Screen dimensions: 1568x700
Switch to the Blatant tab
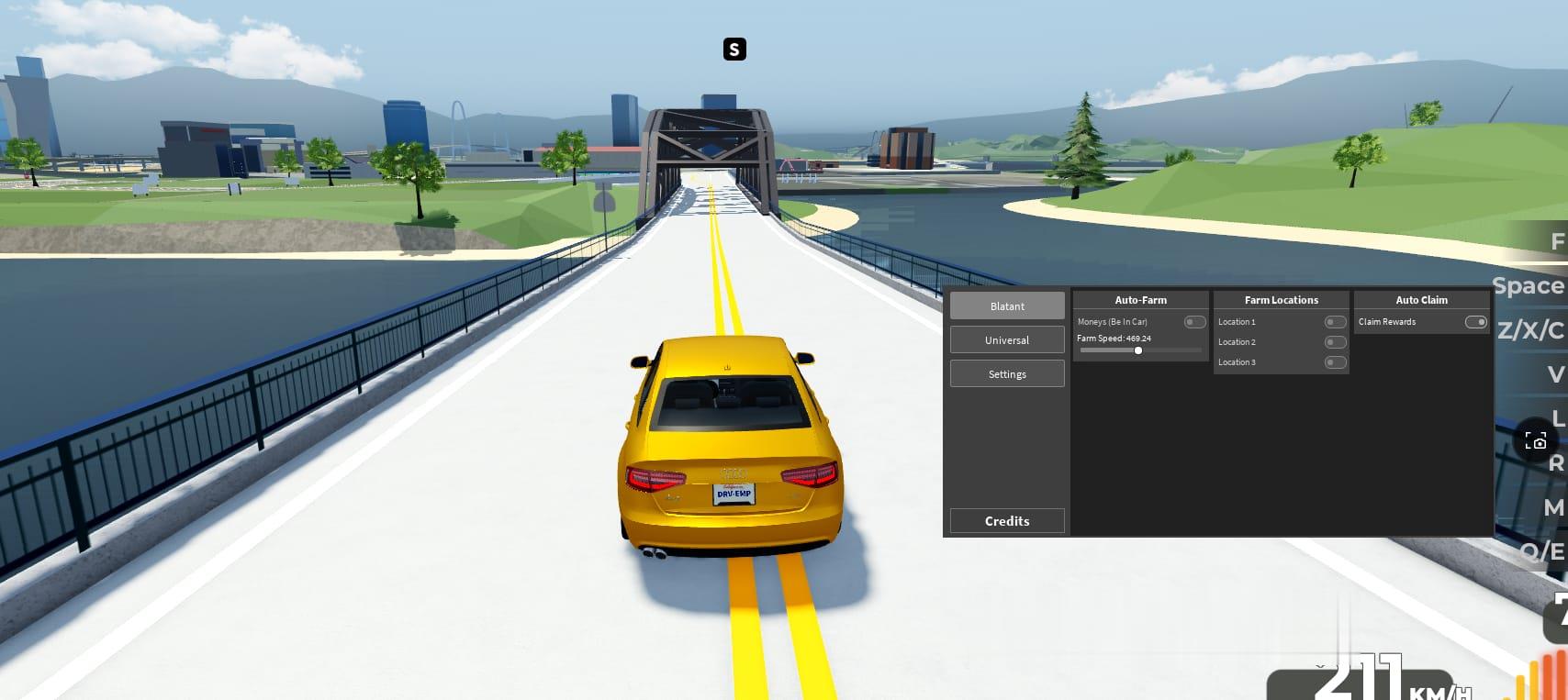tap(1007, 306)
